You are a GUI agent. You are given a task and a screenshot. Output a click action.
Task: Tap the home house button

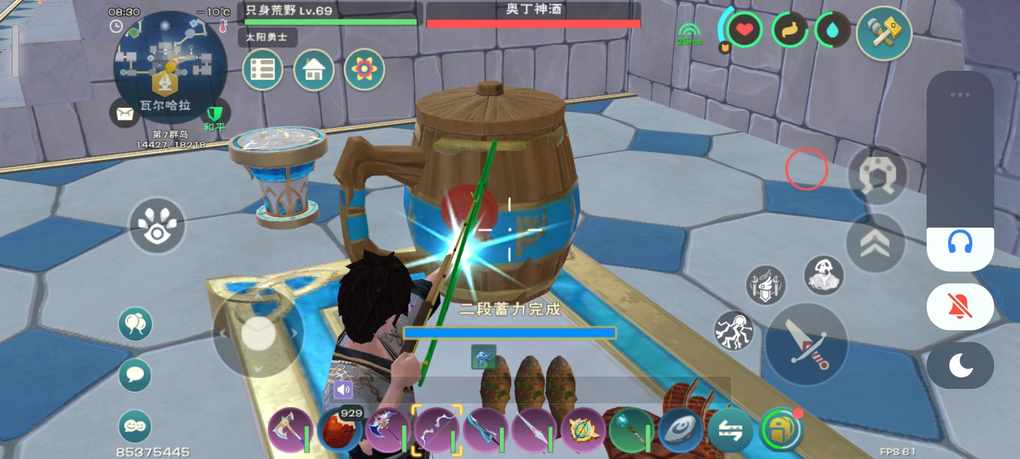tap(313, 69)
